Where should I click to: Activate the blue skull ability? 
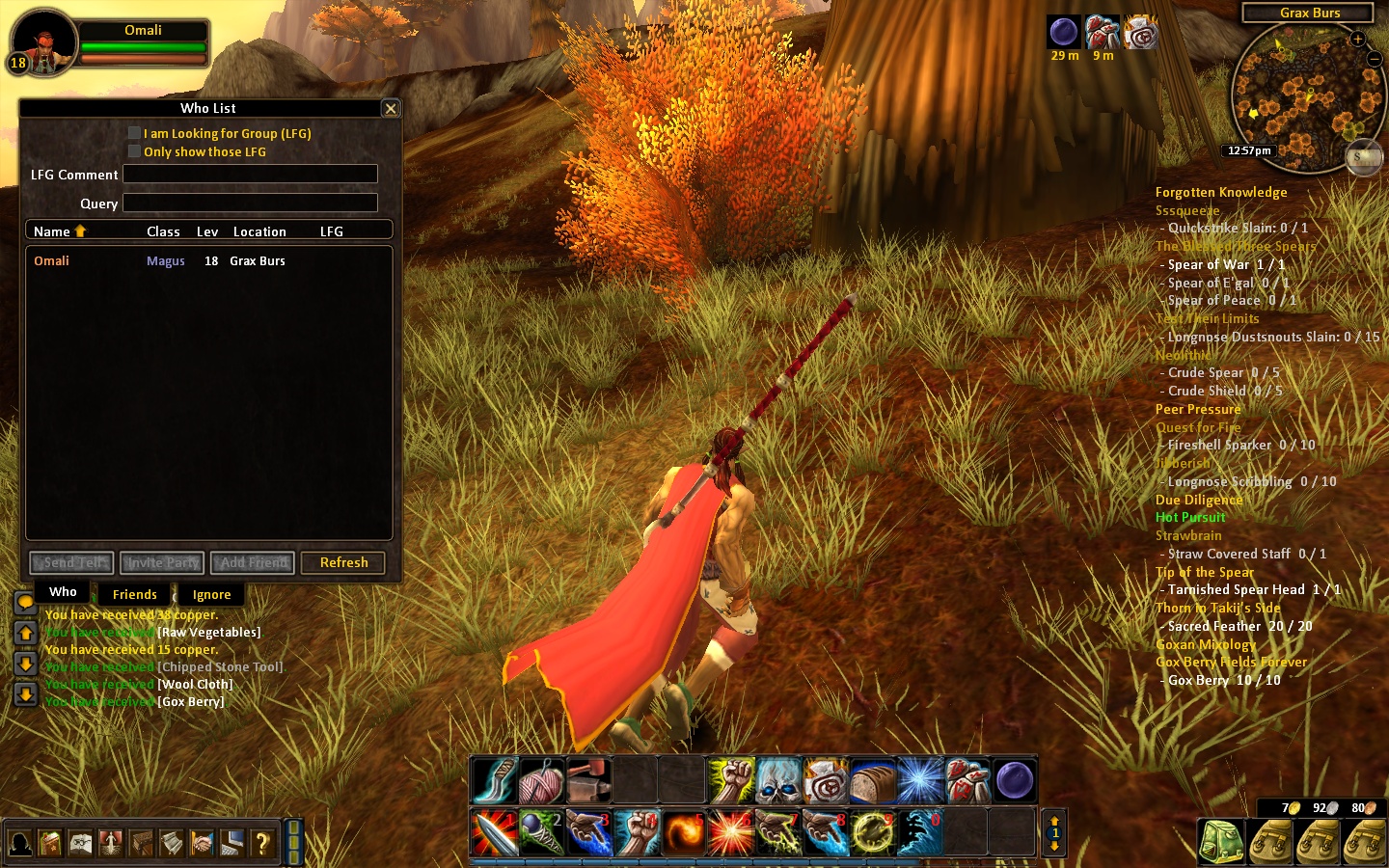[777, 781]
